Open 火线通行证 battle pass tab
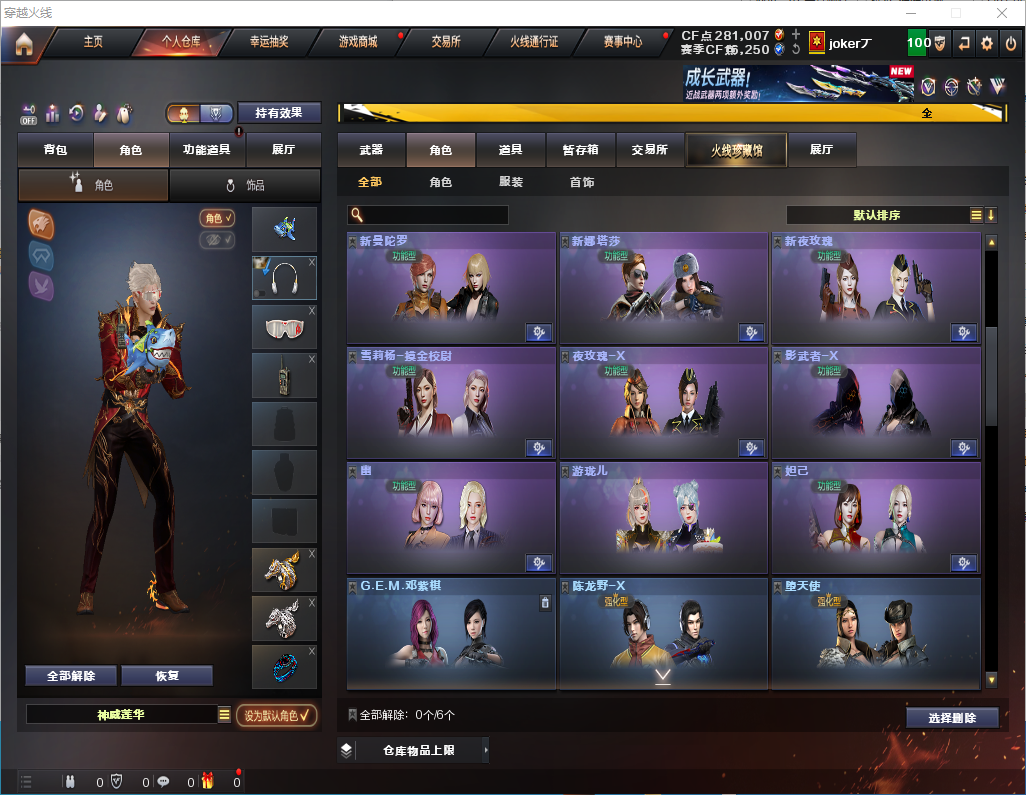1026x795 pixels. coord(534,43)
